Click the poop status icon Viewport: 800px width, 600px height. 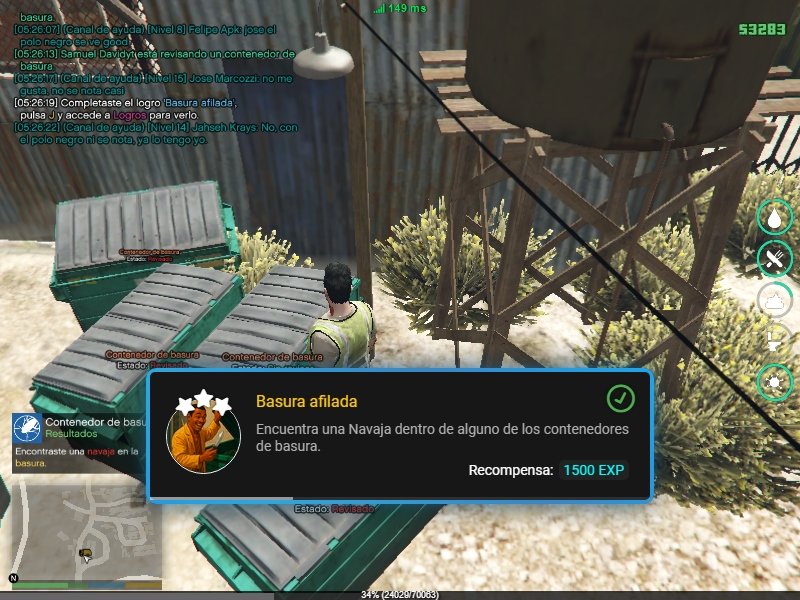tap(775, 298)
